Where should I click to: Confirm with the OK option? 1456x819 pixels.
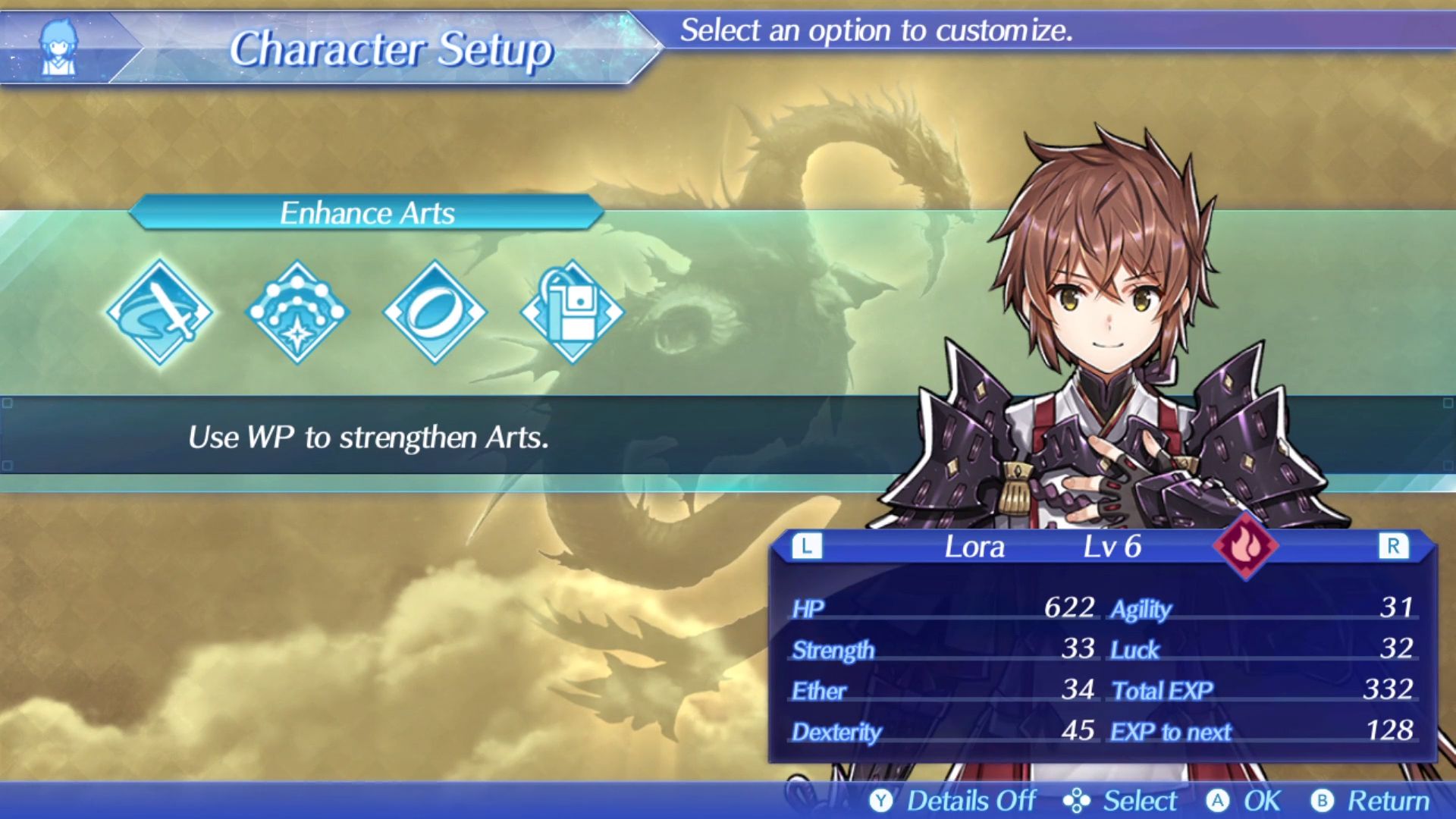[1244, 801]
